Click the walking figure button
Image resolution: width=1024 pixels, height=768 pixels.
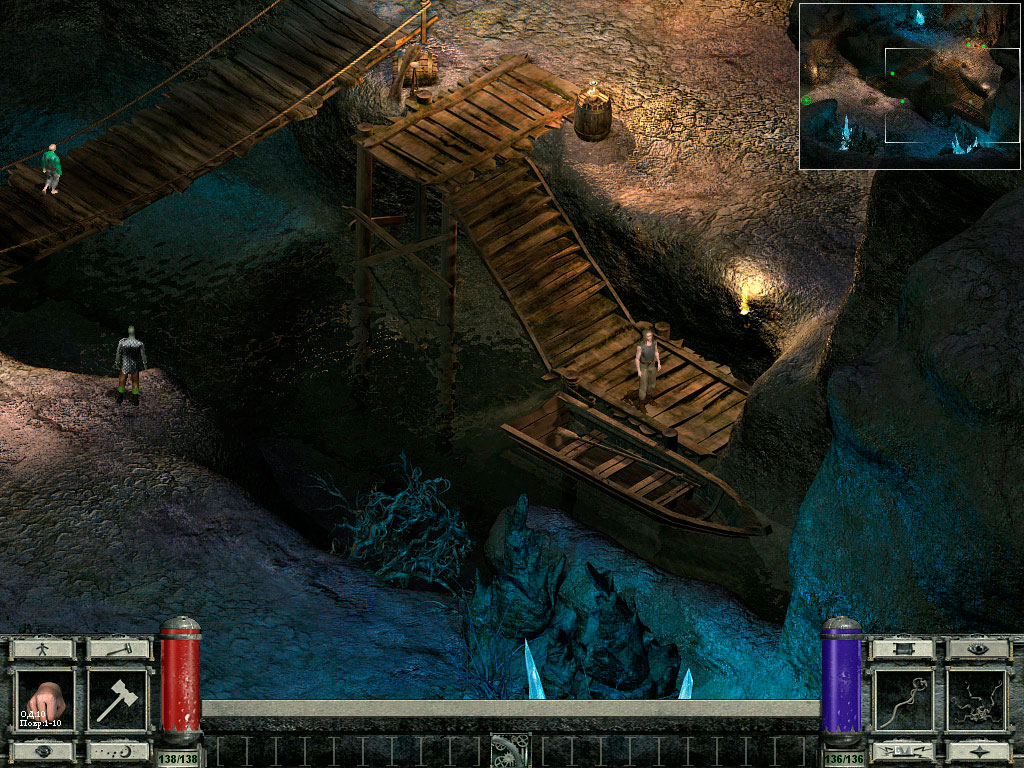[44, 648]
